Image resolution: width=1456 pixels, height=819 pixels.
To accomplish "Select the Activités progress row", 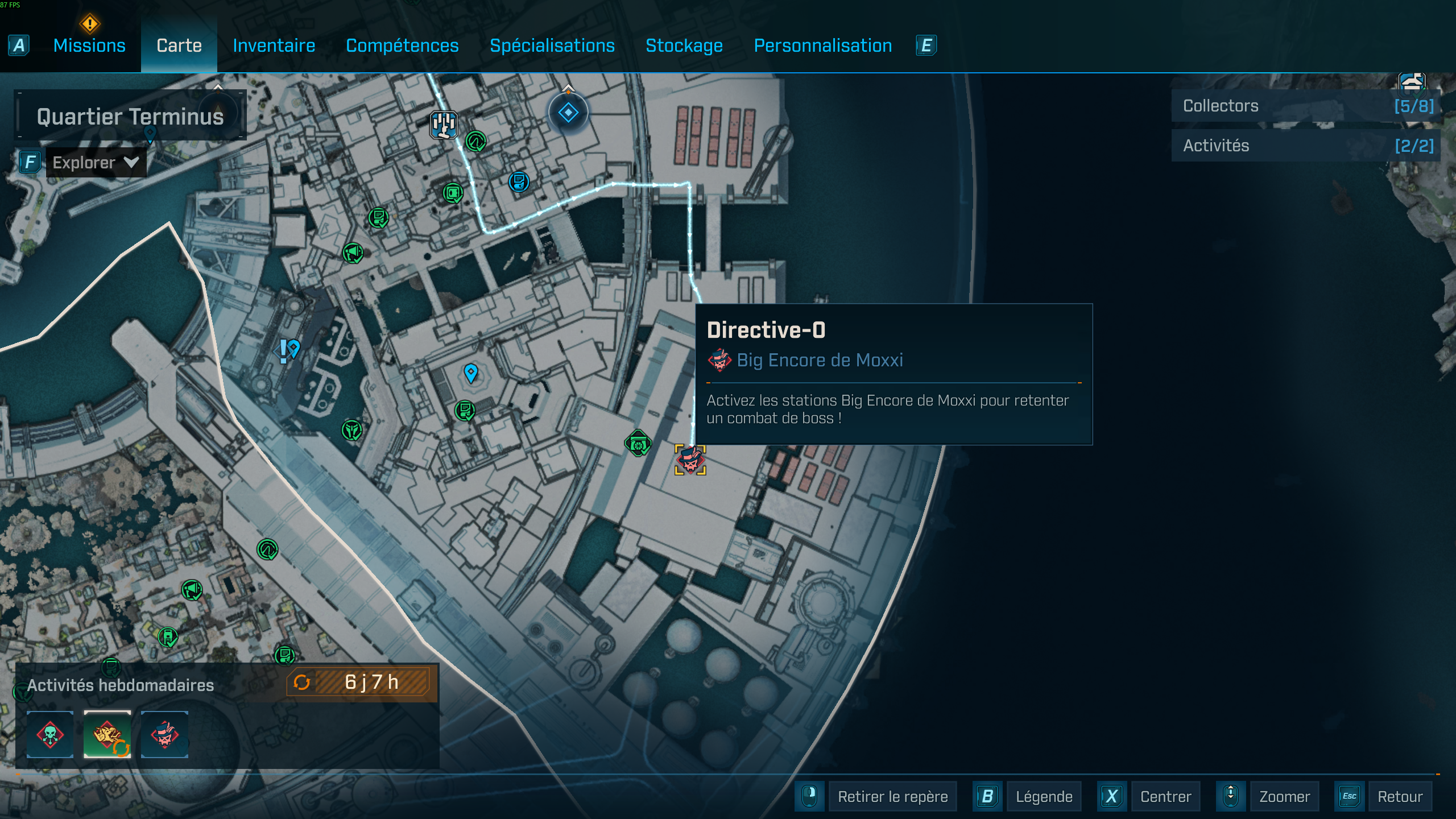I will click(x=1306, y=146).
